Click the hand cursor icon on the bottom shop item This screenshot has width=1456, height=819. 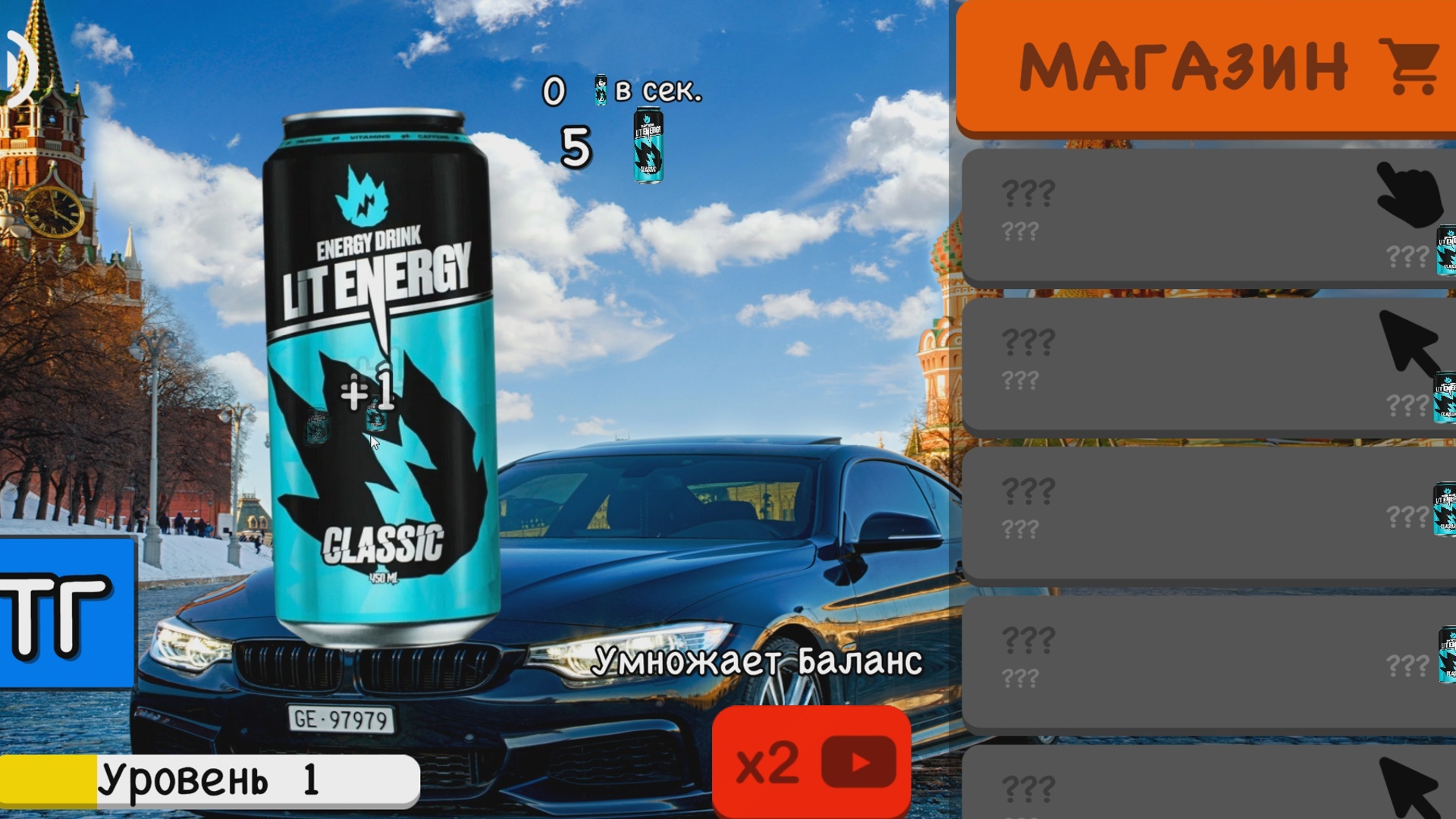1414,789
